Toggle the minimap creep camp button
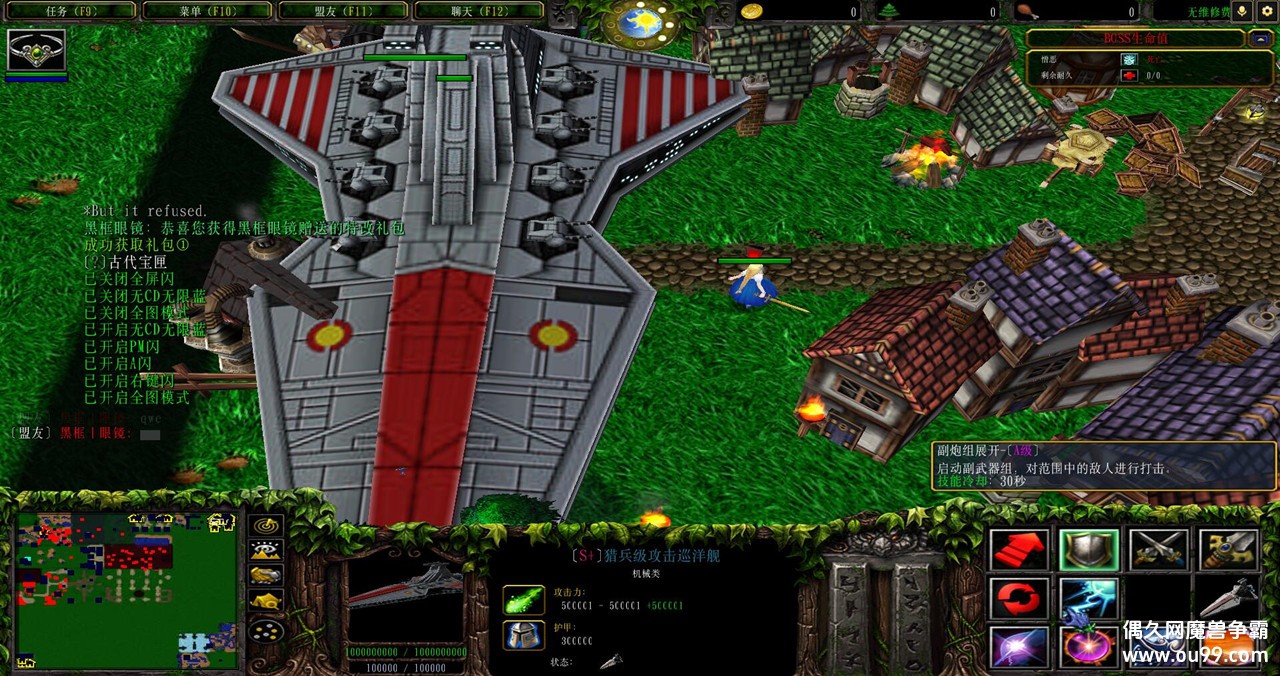 tap(266, 601)
